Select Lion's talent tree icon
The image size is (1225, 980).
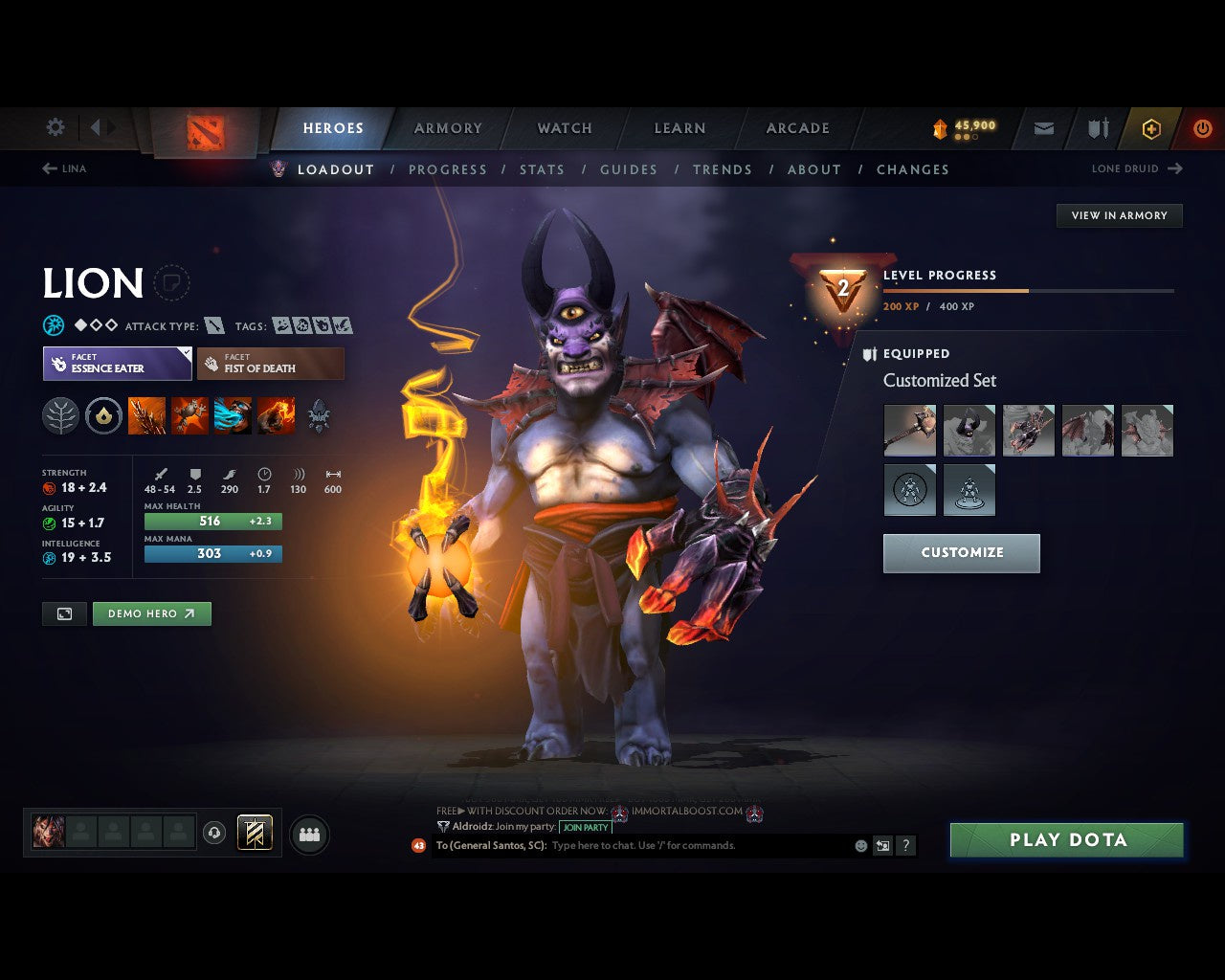tap(60, 415)
